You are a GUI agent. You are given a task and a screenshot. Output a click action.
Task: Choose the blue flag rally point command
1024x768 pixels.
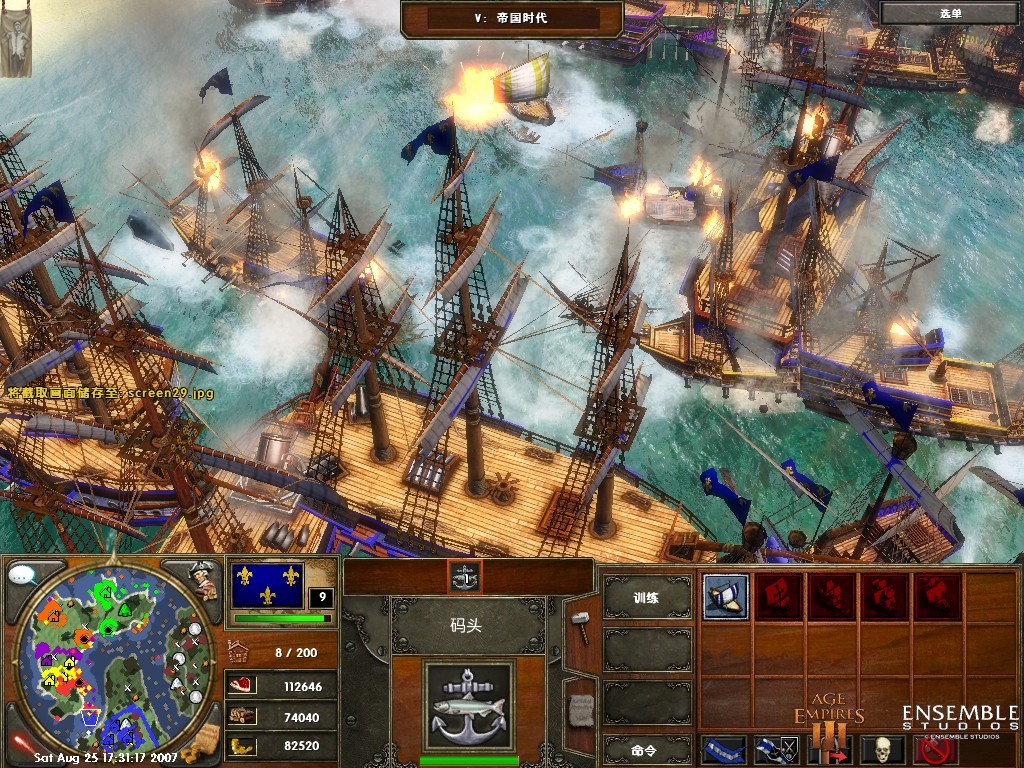tap(725, 749)
